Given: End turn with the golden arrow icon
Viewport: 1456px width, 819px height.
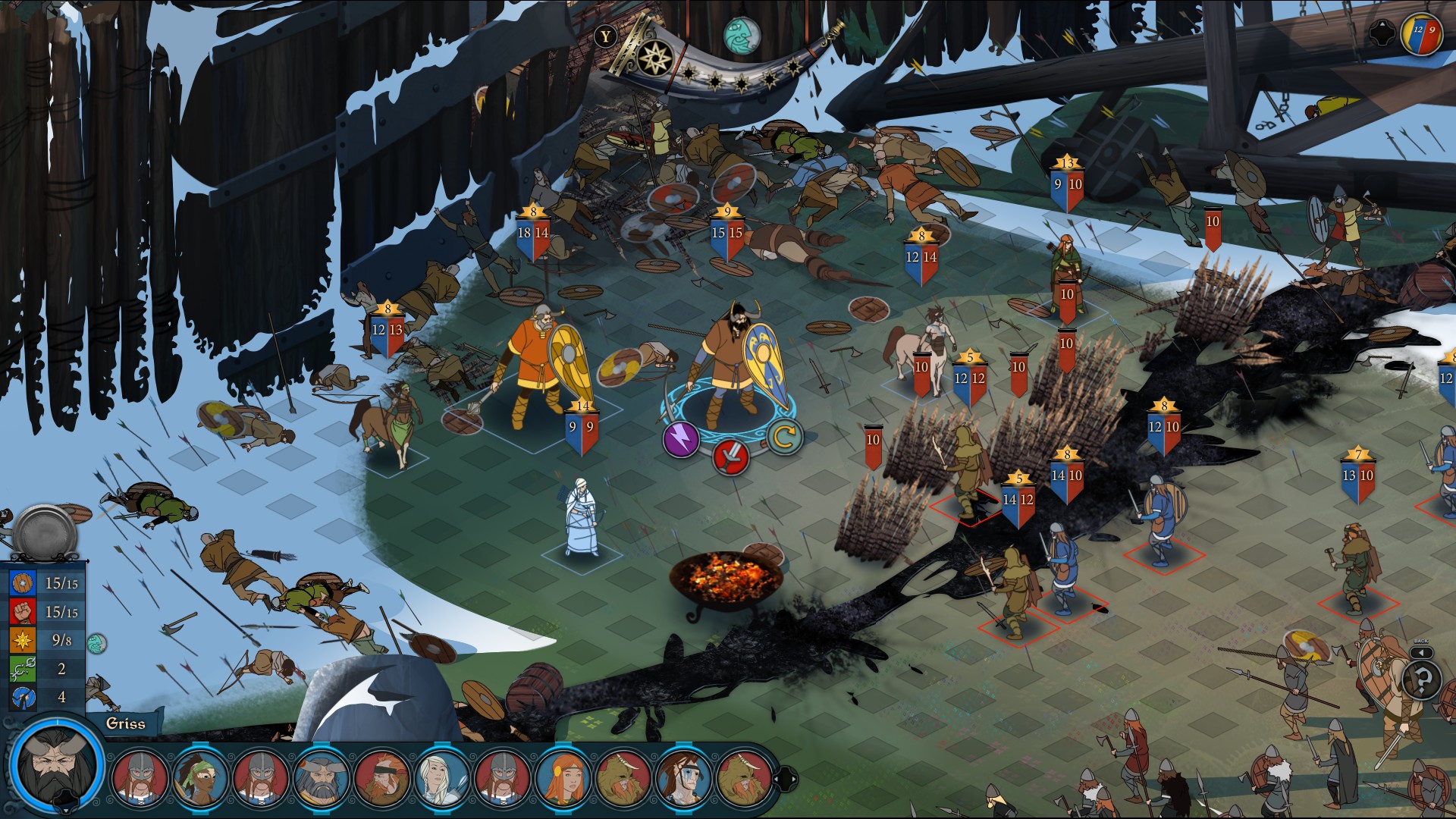Looking at the screenshot, I should (783, 436).
